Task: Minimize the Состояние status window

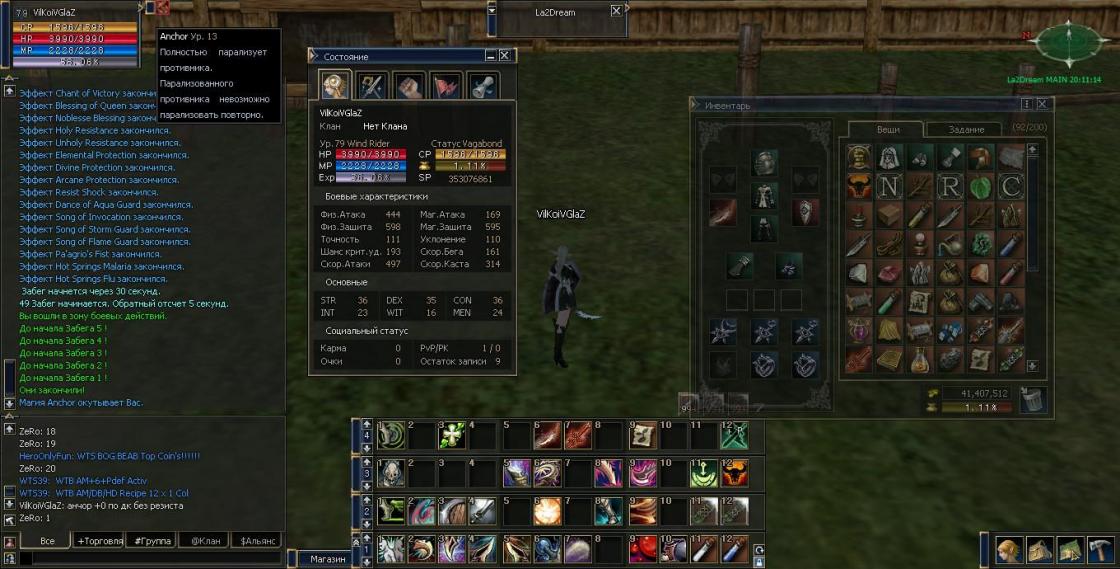Action: pos(491,57)
